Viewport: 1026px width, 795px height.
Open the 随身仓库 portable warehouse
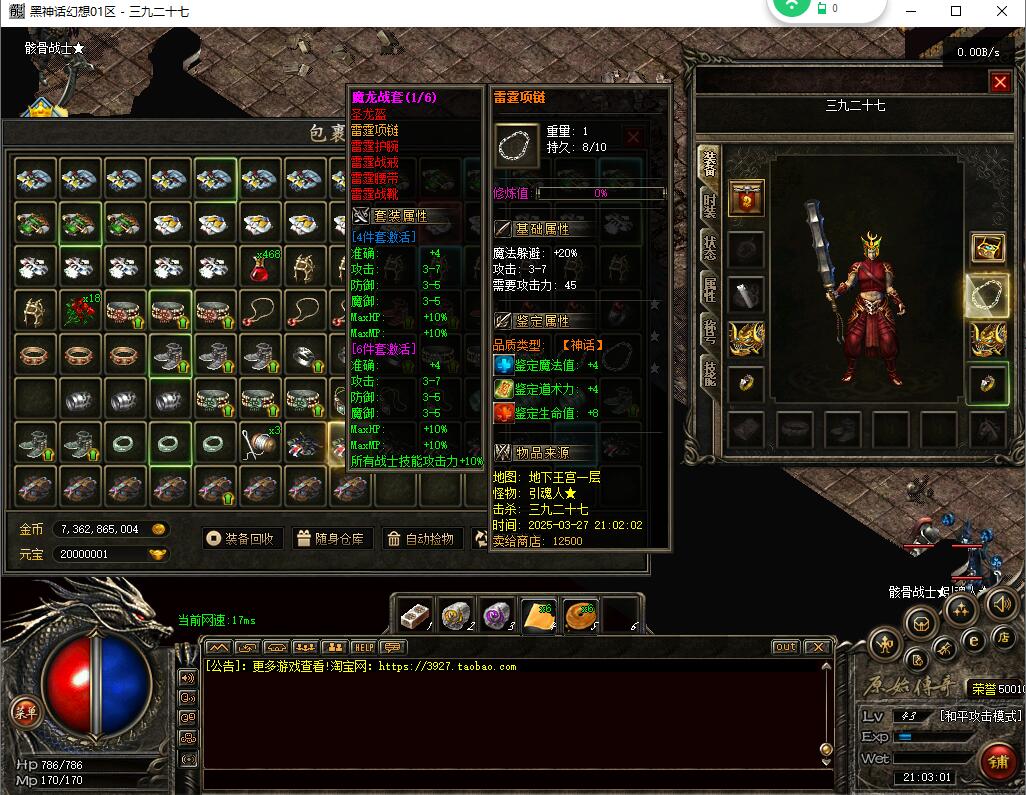coord(331,538)
